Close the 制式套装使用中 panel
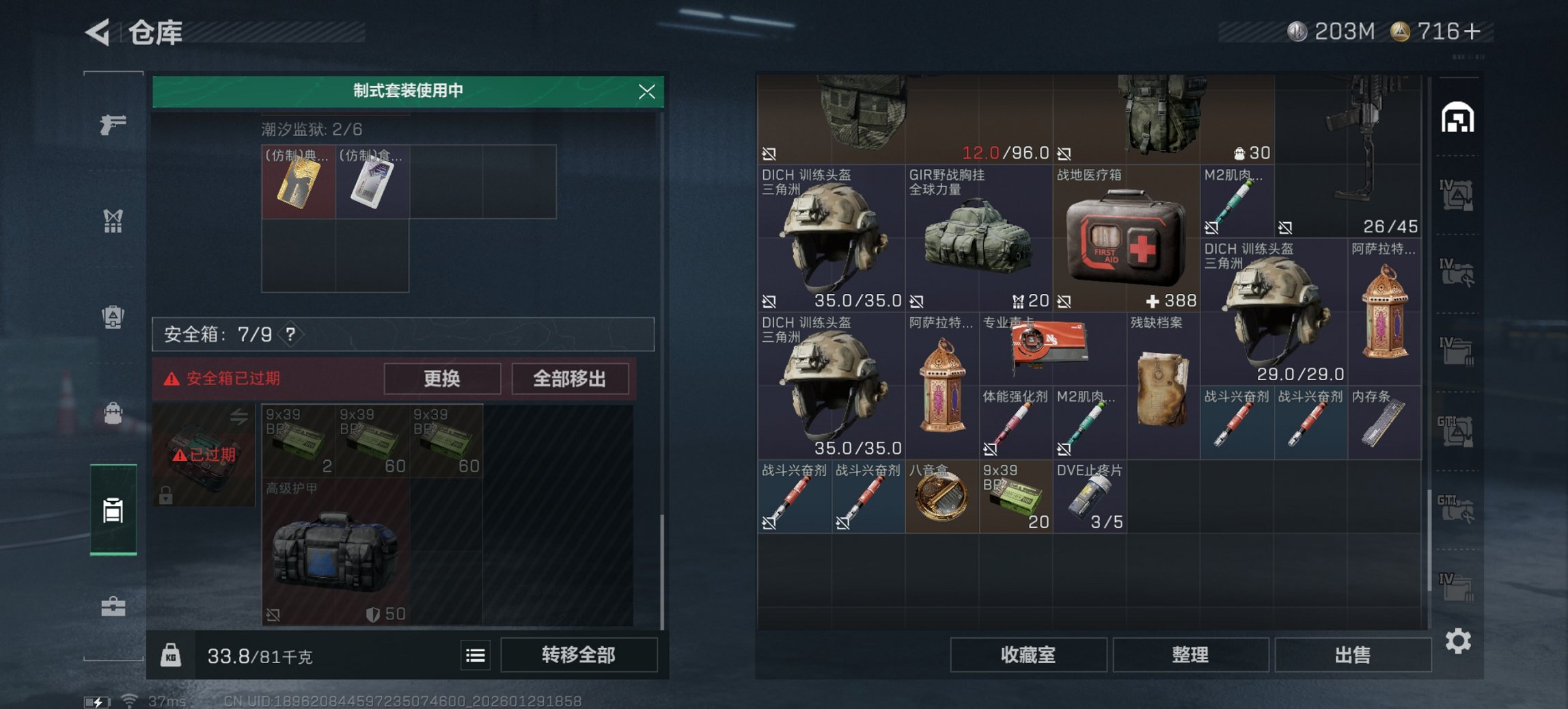This screenshot has width=1568, height=709. pyautogui.click(x=646, y=93)
